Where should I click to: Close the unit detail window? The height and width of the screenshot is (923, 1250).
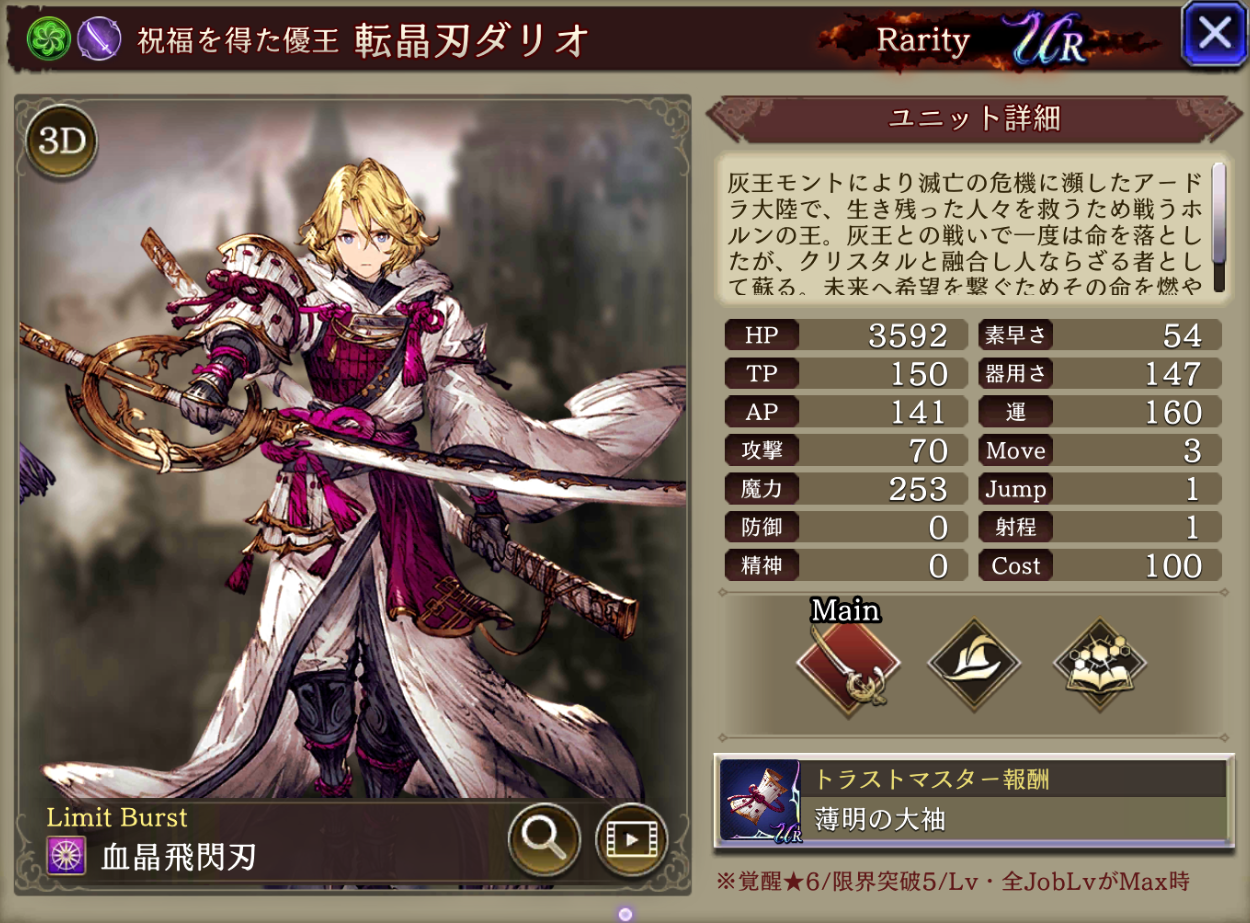(1214, 33)
